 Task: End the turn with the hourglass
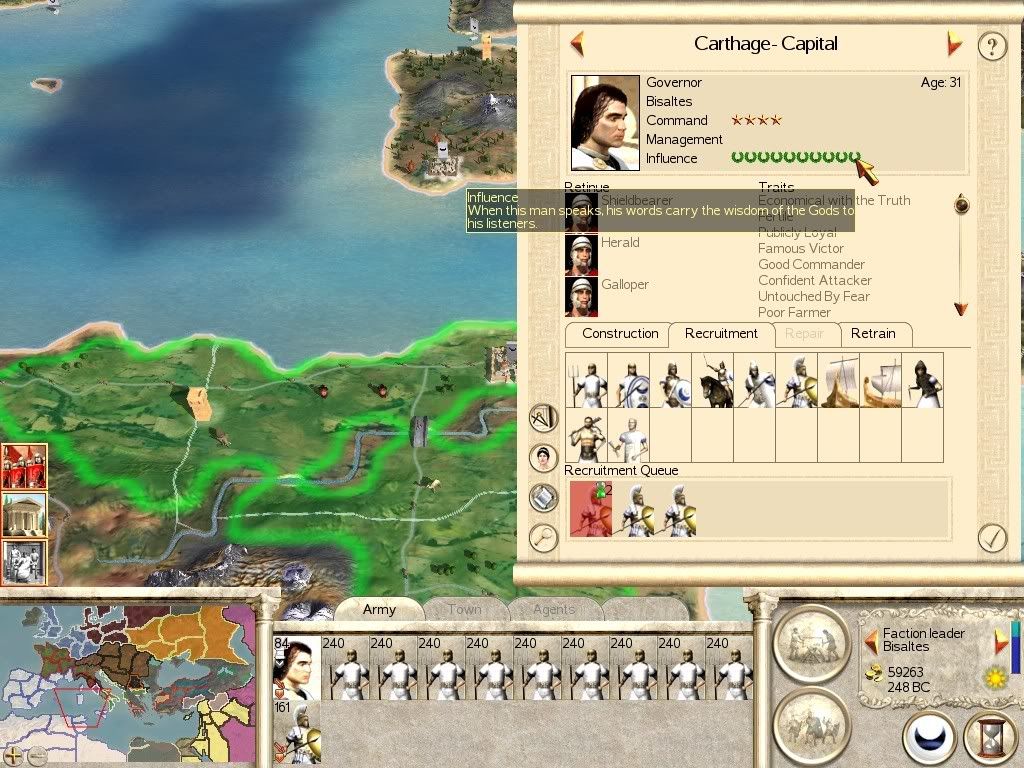click(x=989, y=738)
